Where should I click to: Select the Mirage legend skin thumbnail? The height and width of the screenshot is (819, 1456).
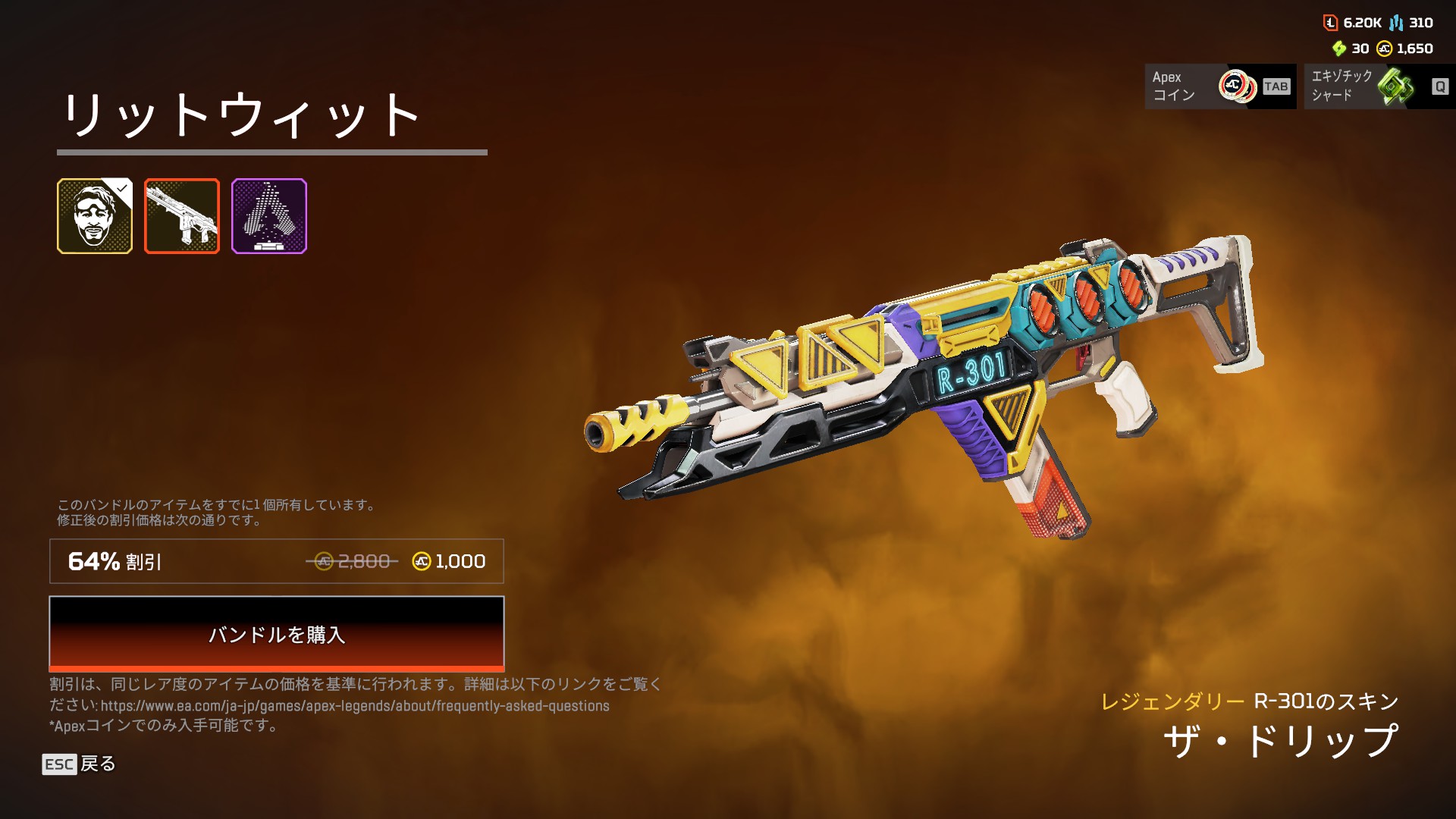click(x=95, y=216)
